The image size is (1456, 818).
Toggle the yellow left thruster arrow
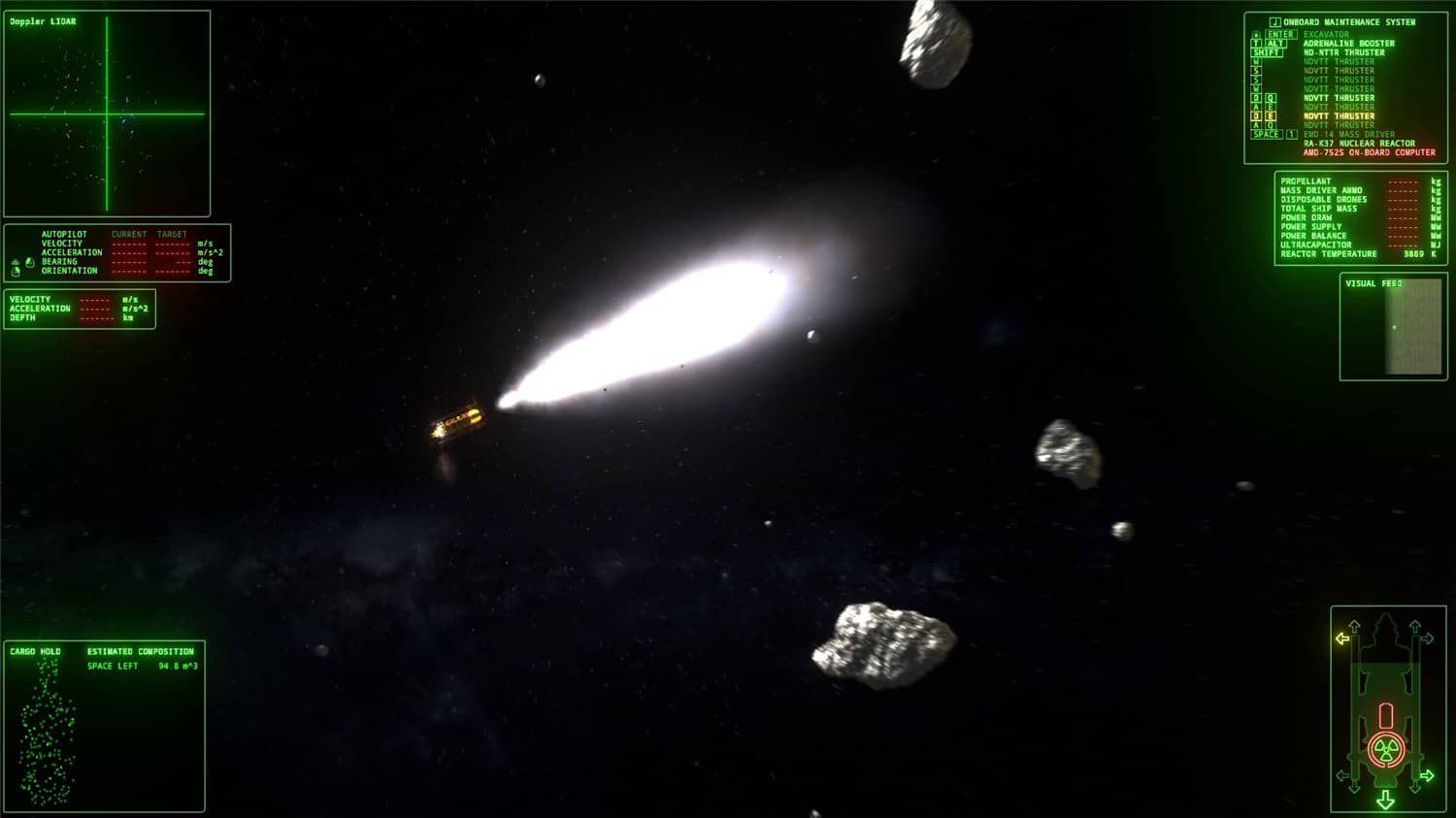point(1341,638)
